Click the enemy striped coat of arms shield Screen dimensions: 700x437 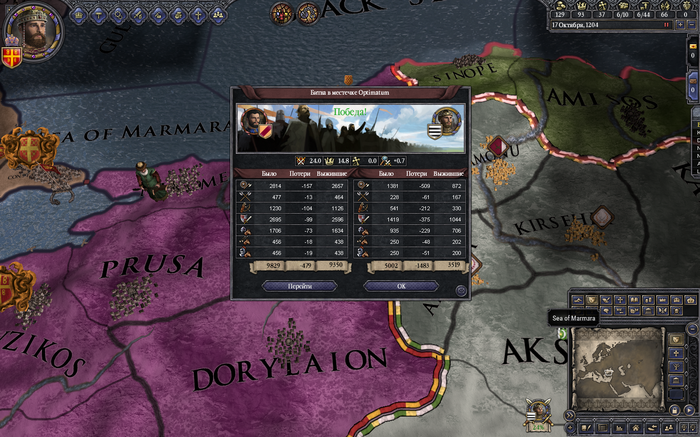click(x=434, y=133)
